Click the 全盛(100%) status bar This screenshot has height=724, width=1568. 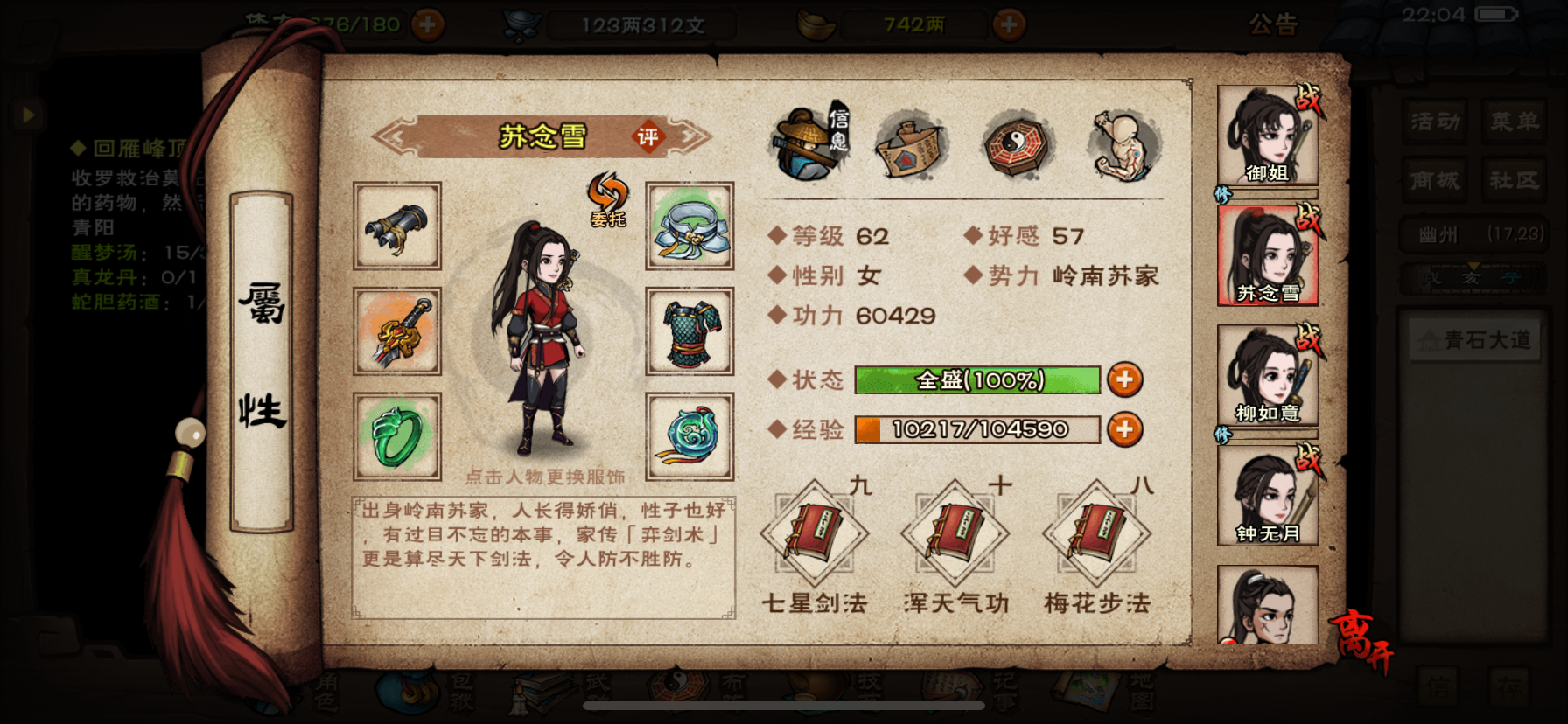[977, 380]
